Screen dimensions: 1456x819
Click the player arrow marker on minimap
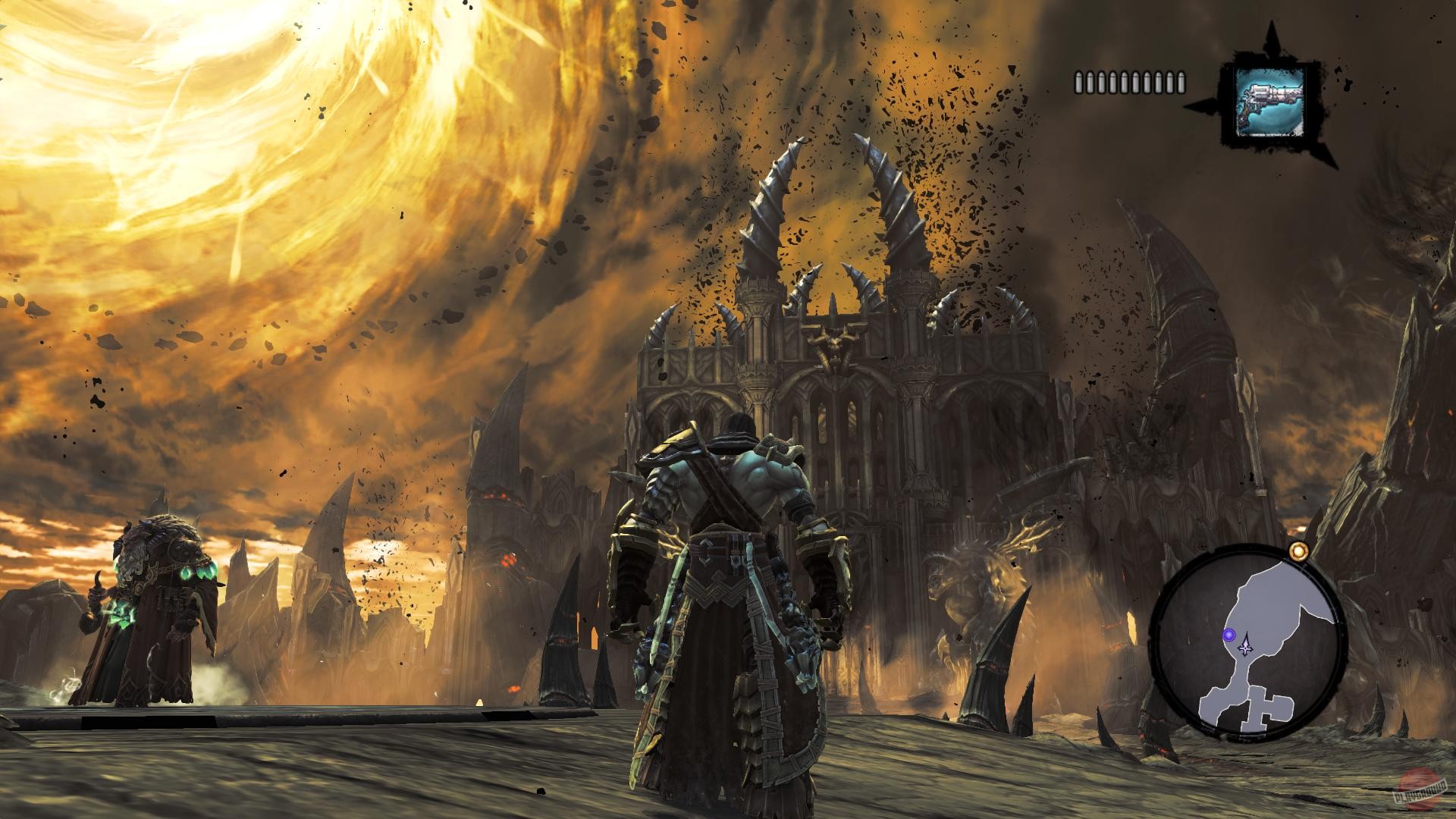[x=1245, y=647]
